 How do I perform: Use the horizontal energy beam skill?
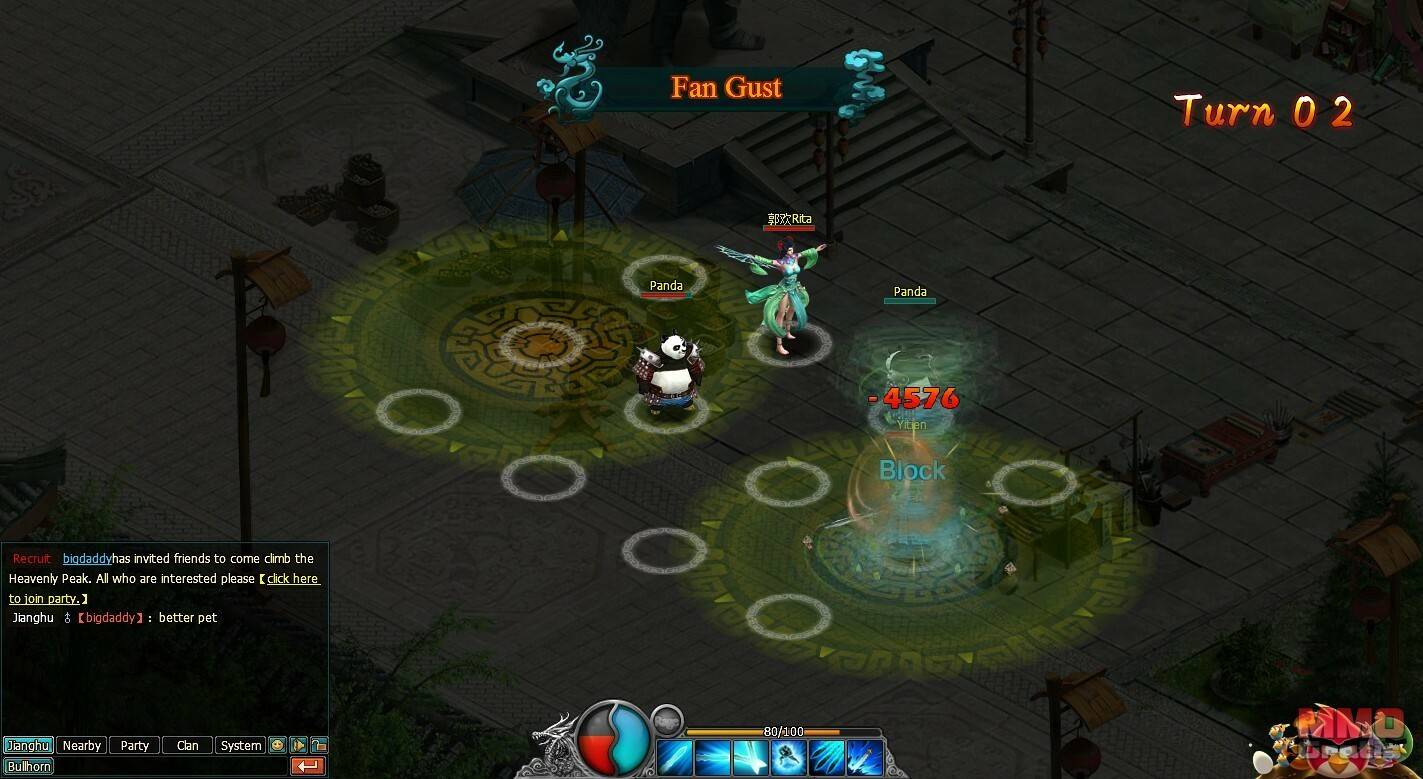tap(713, 758)
